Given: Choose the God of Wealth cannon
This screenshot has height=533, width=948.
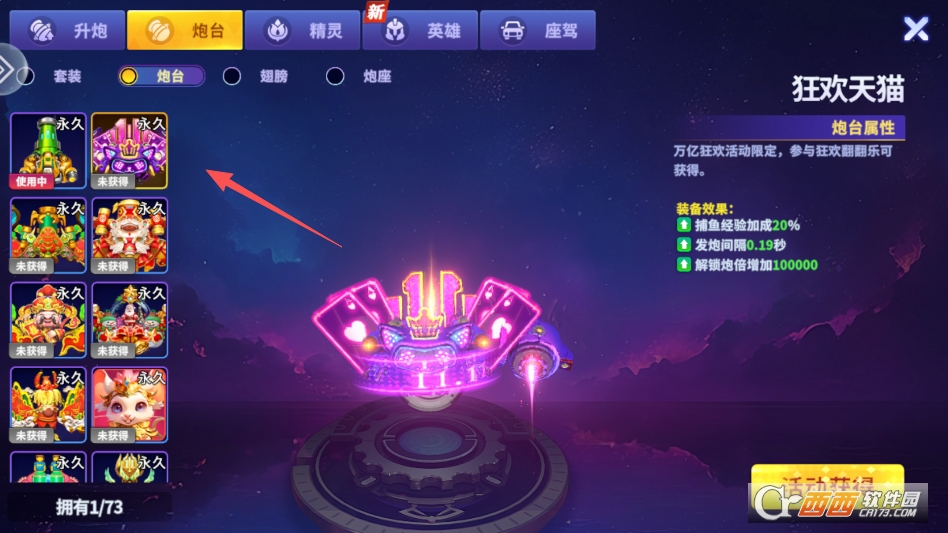Looking at the screenshot, I should click(48, 321).
